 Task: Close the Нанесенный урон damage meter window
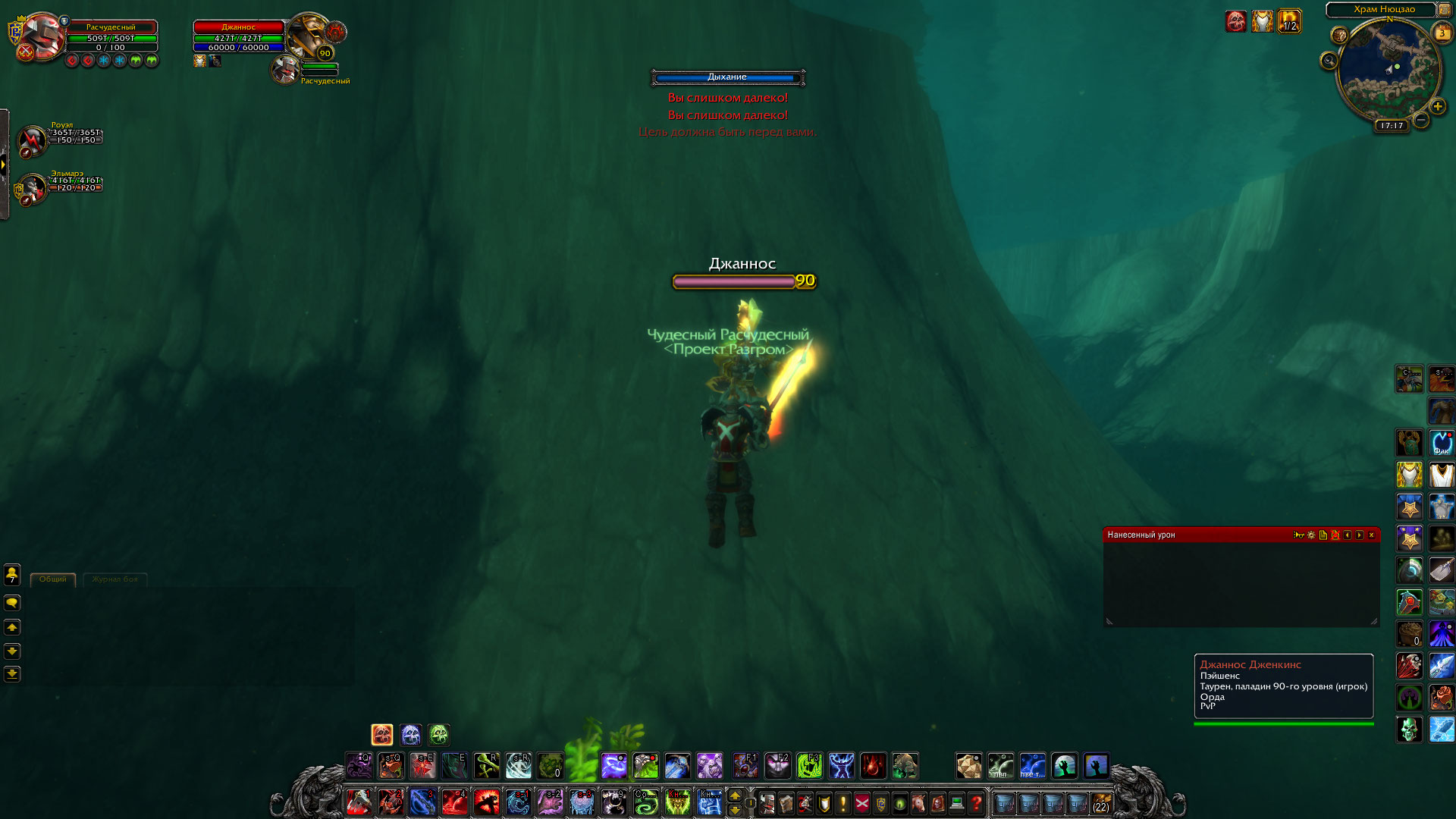[x=1371, y=535]
